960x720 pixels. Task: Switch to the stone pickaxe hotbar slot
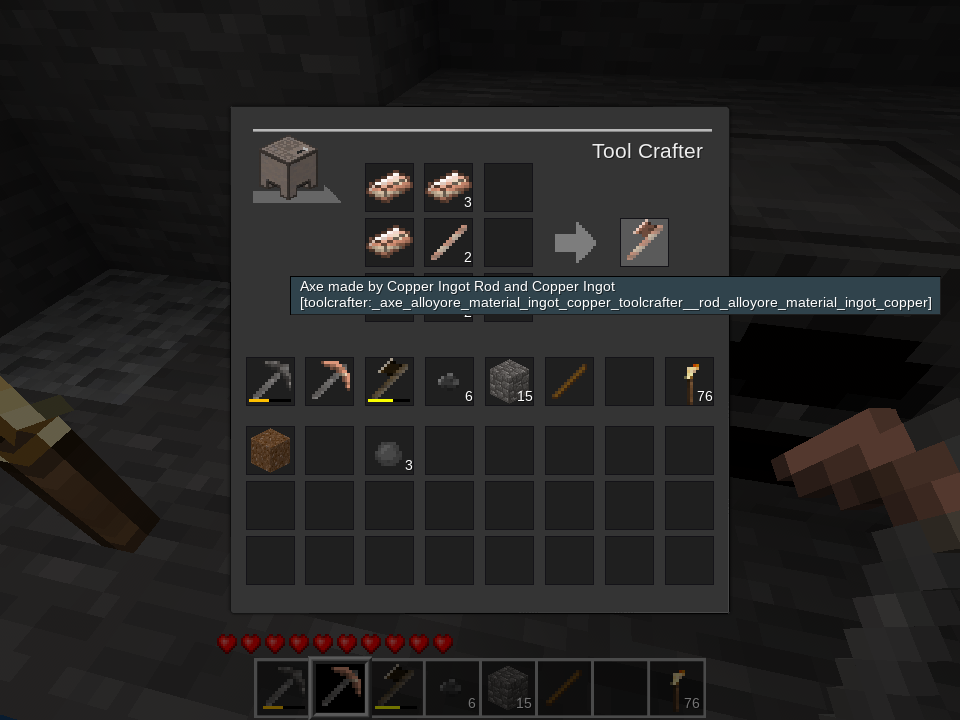[283, 687]
